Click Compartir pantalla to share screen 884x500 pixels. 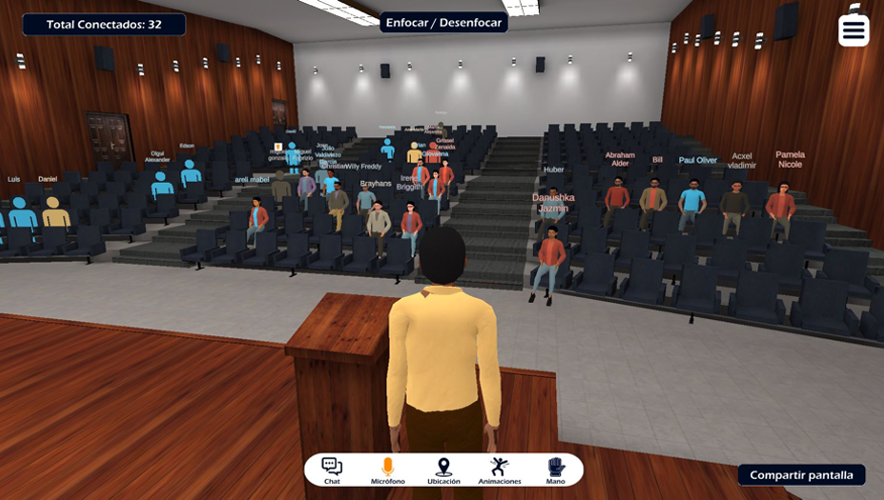coord(801,475)
